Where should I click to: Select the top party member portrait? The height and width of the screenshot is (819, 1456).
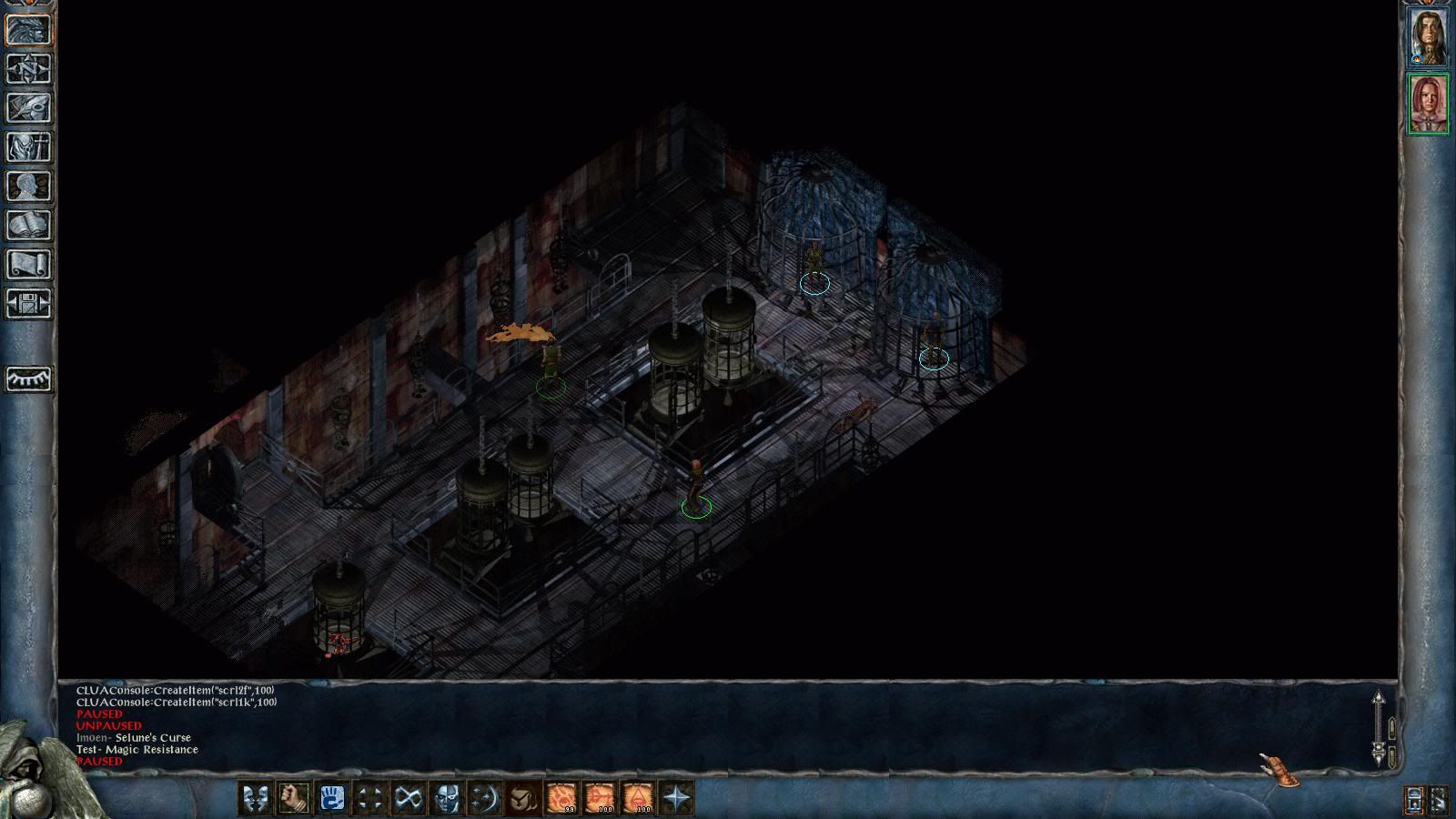[x=1428, y=36]
